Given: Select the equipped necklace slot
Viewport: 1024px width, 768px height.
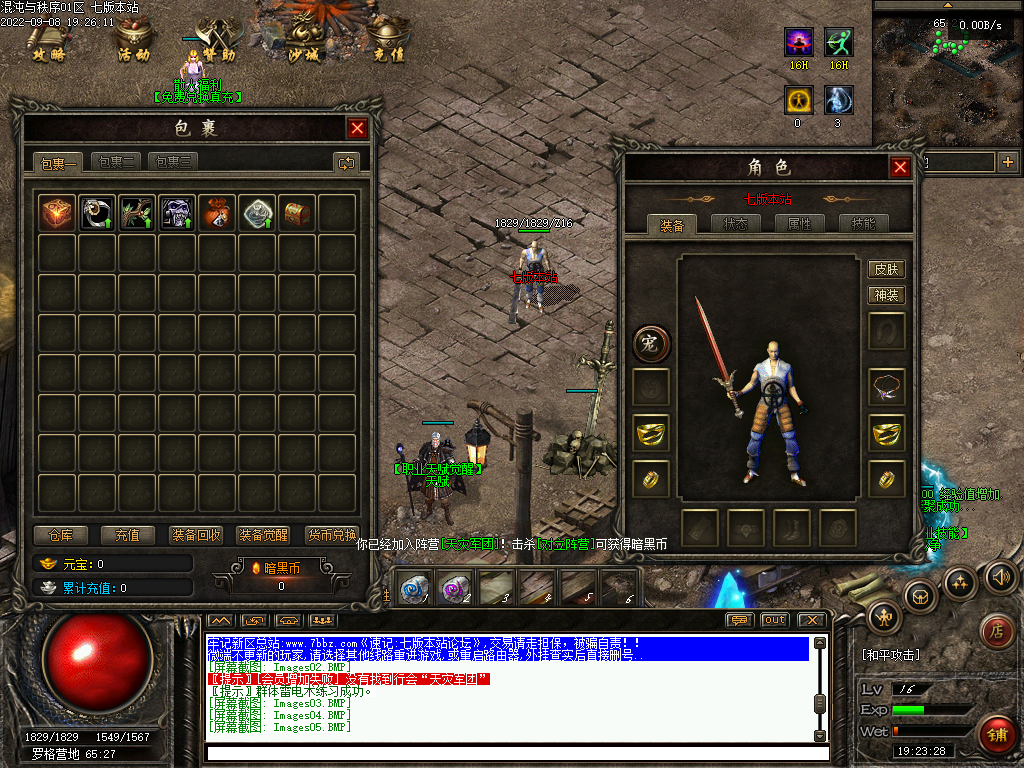Looking at the screenshot, I should pos(887,385).
